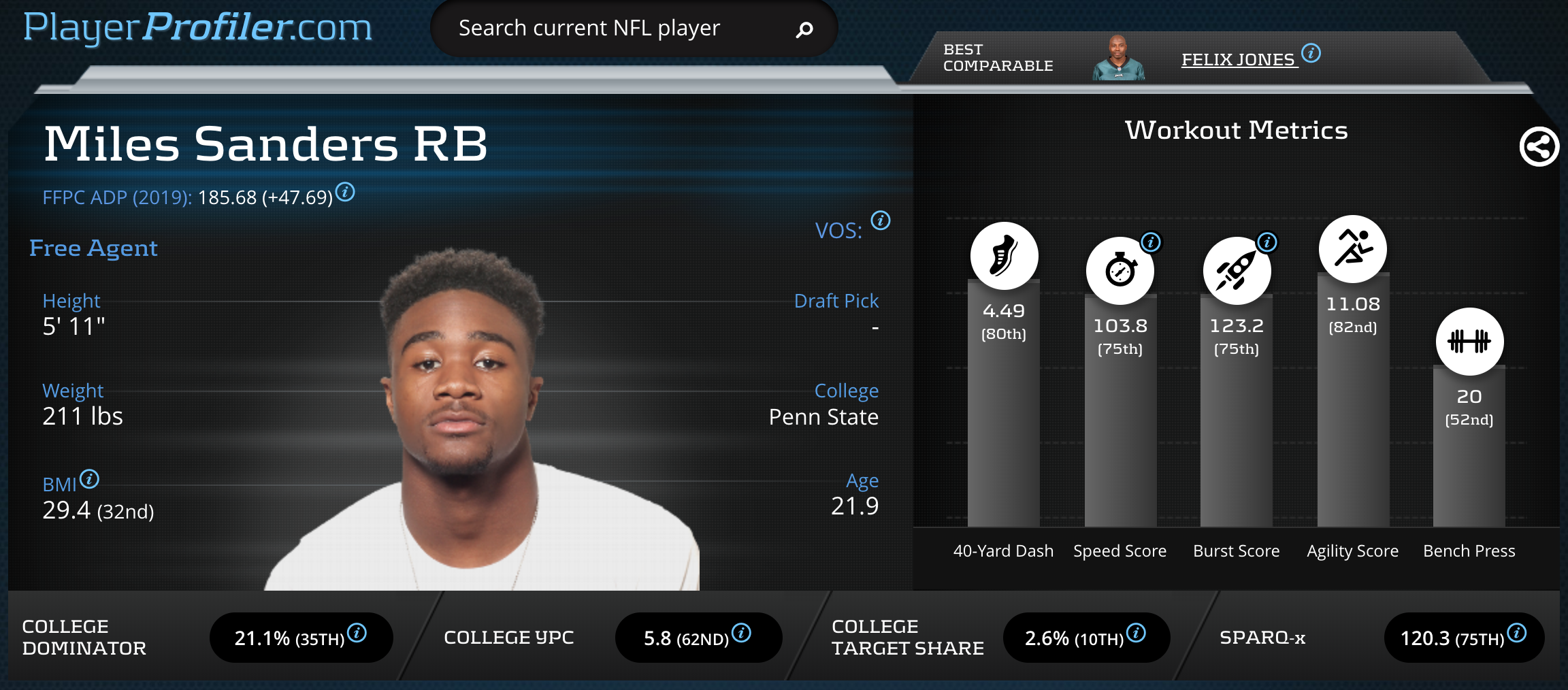Show College Dominator info tooltip
The image size is (1568, 690).
click(x=357, y=633)
